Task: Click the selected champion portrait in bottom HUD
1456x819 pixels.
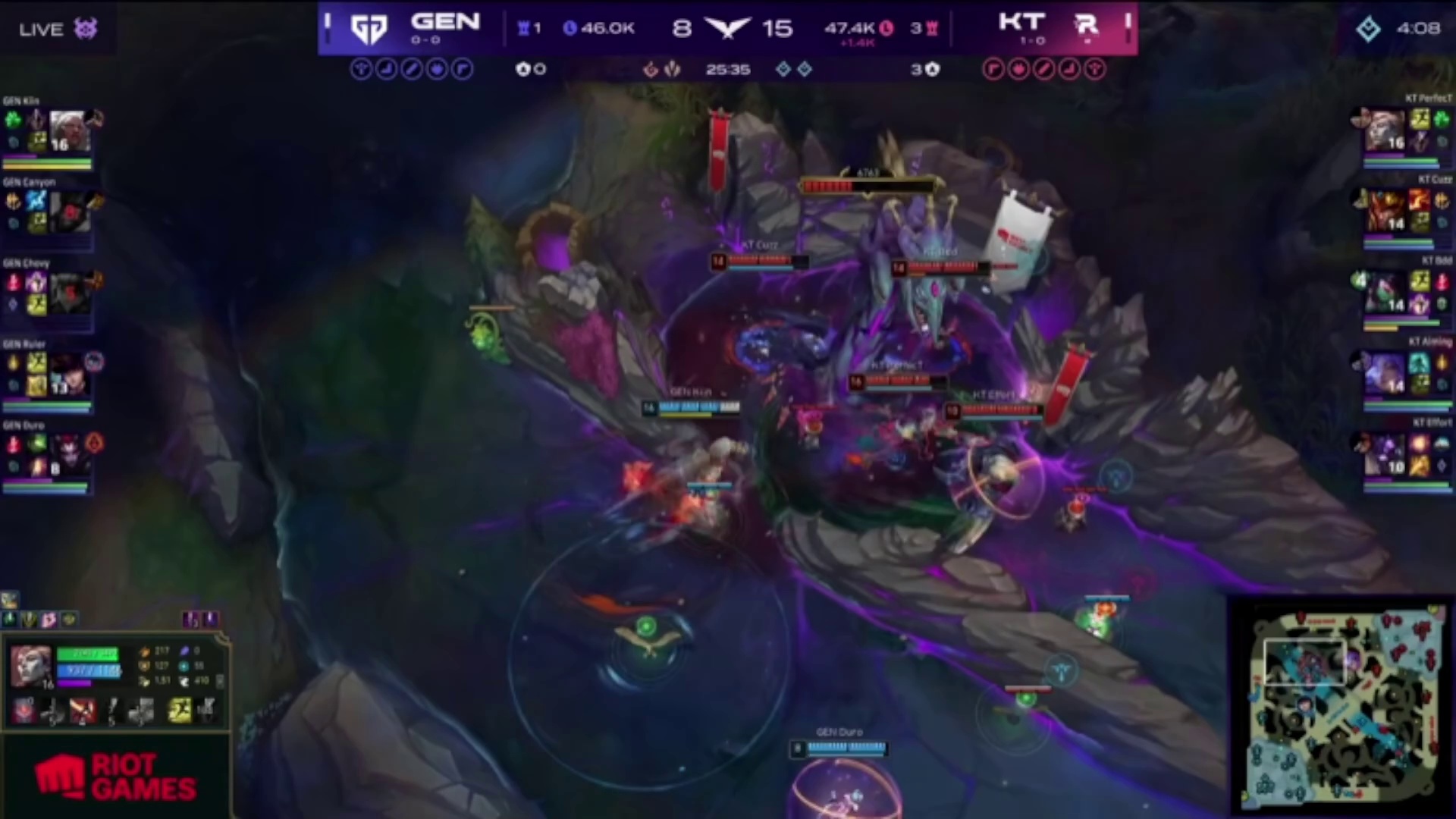Action: (30, 665)
